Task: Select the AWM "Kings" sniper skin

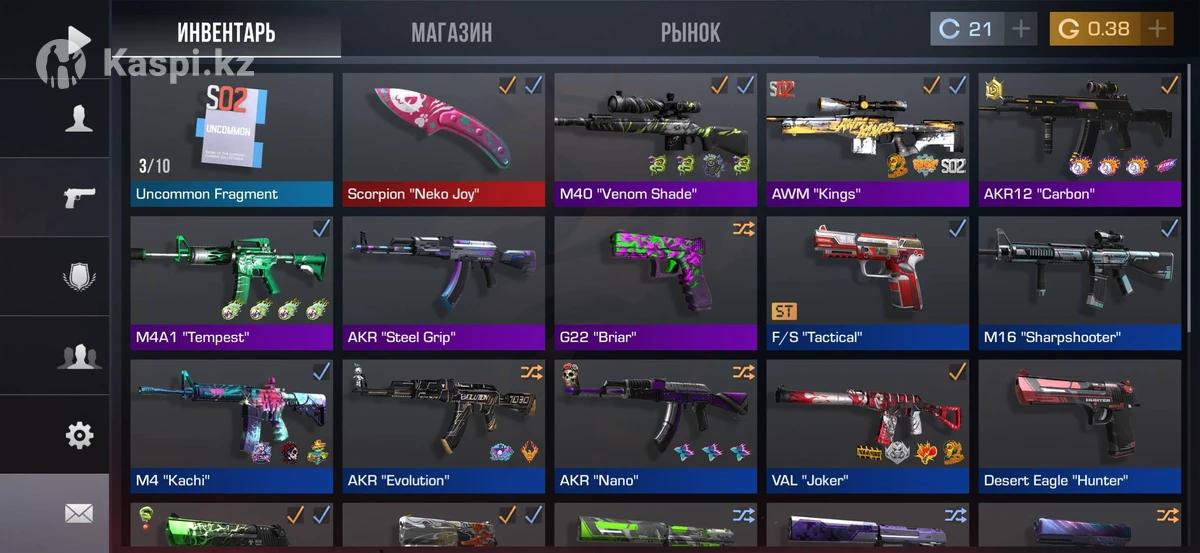Action: coord(868,139)
